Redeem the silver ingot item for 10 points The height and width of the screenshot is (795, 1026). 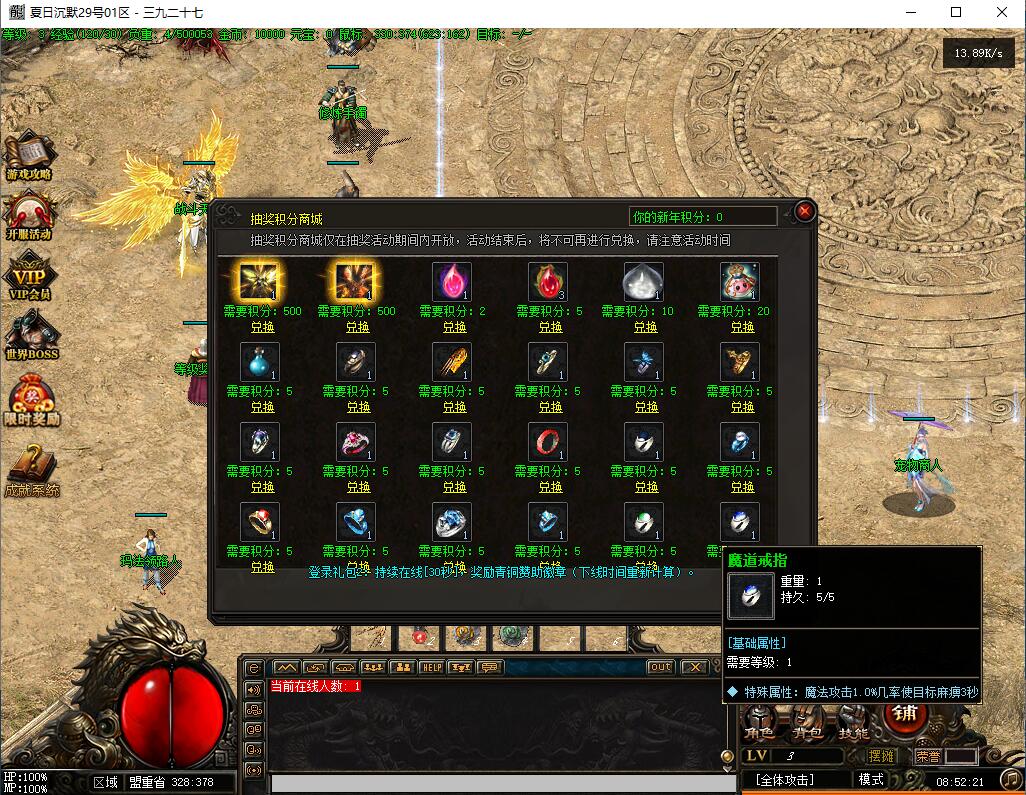pos(646,327)
